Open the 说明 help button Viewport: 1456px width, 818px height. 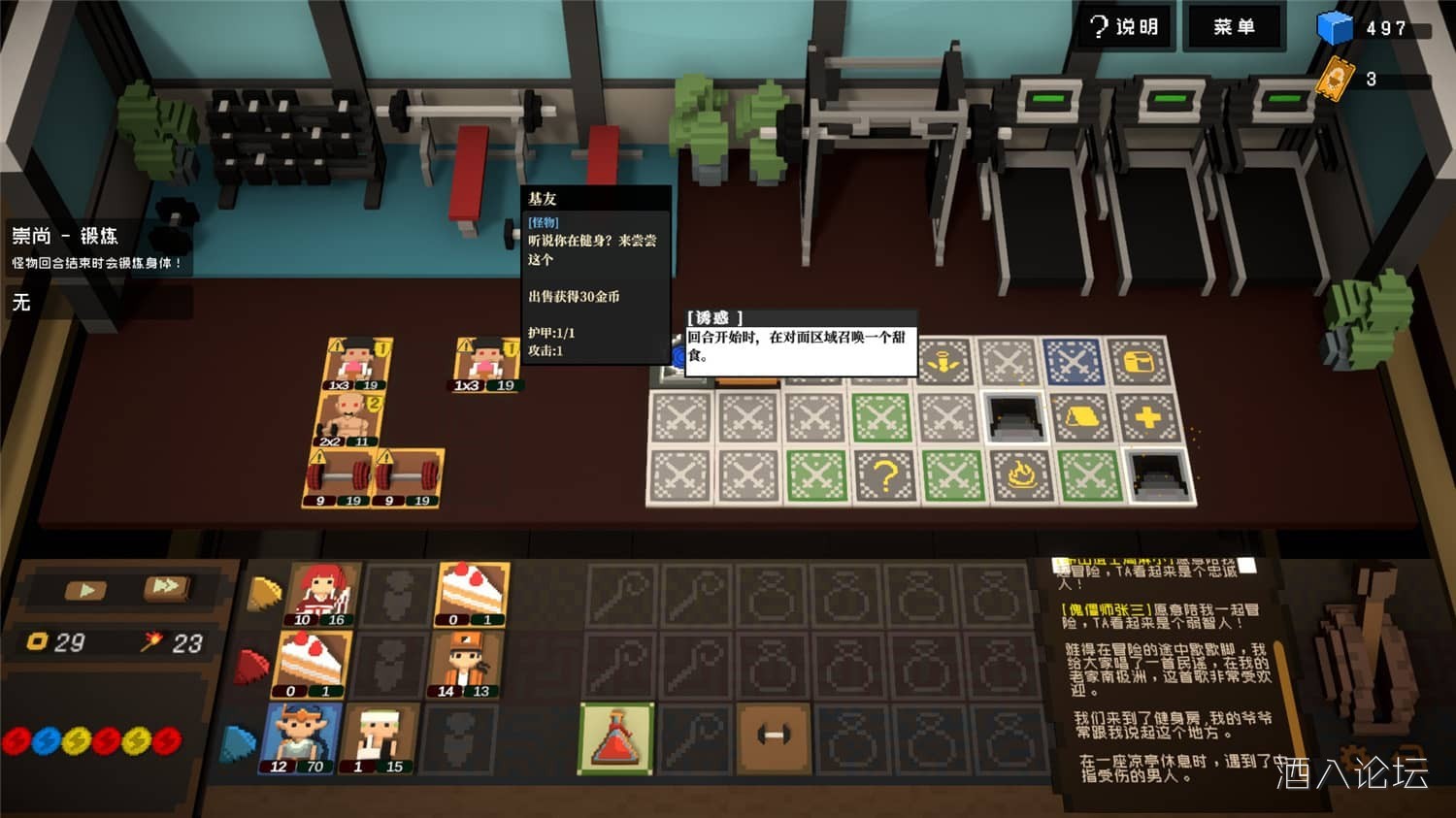point(1126,27)
